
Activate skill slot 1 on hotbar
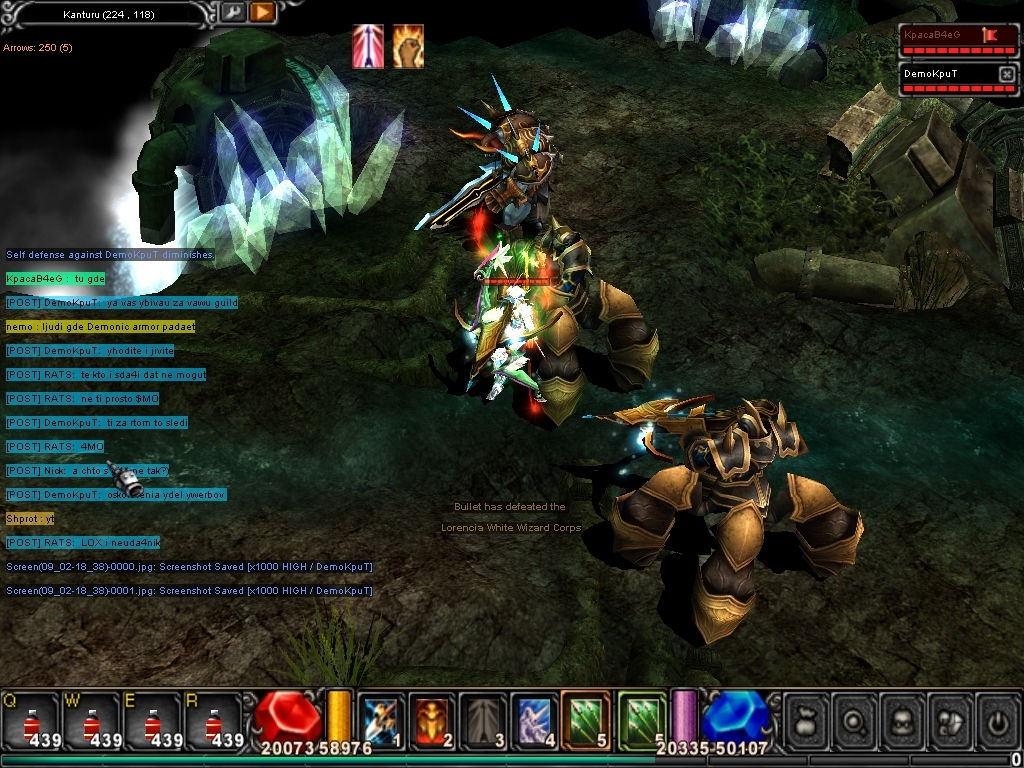(x=380, y=720)
